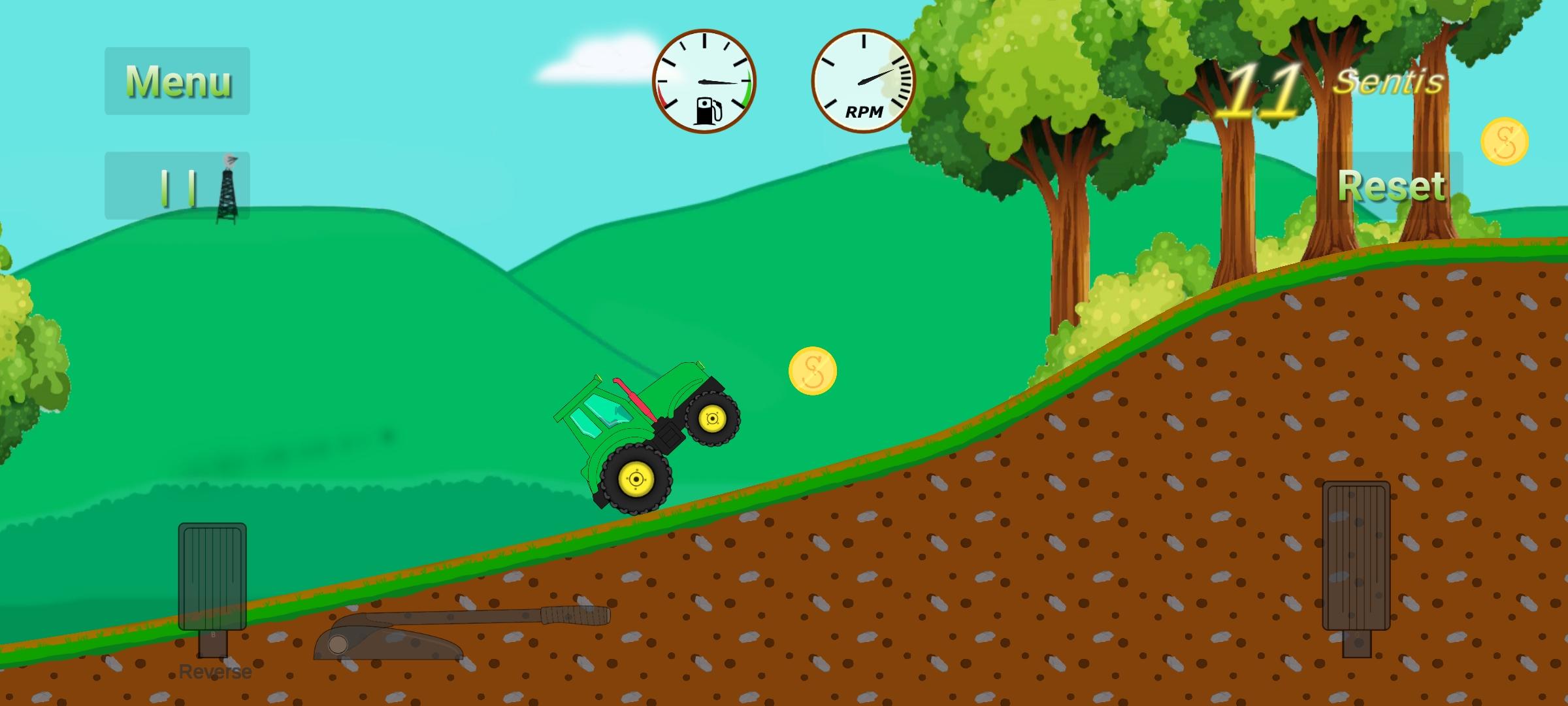Check the fuel gauge dial

(704, 80)
